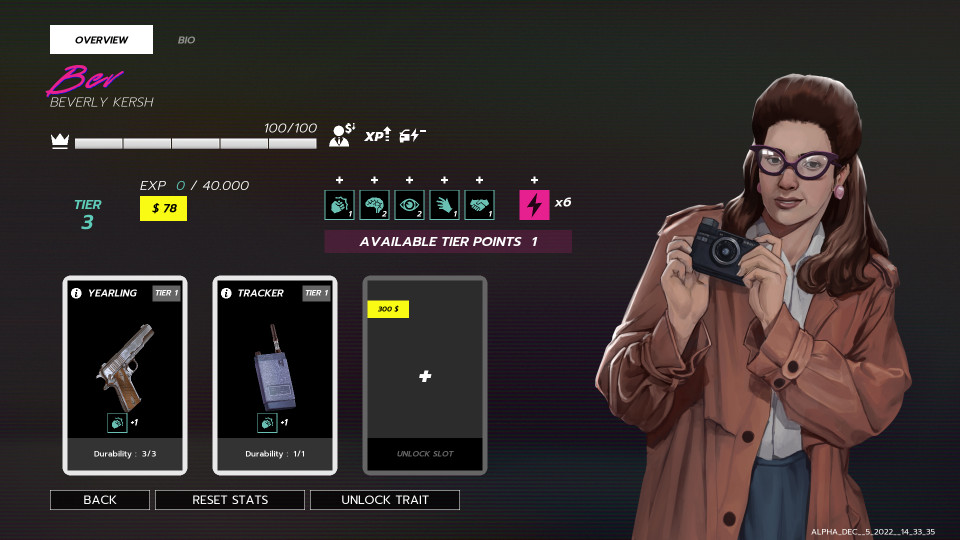
Task: Add a point to the eye stat
Action: click(x=410, y=180)
